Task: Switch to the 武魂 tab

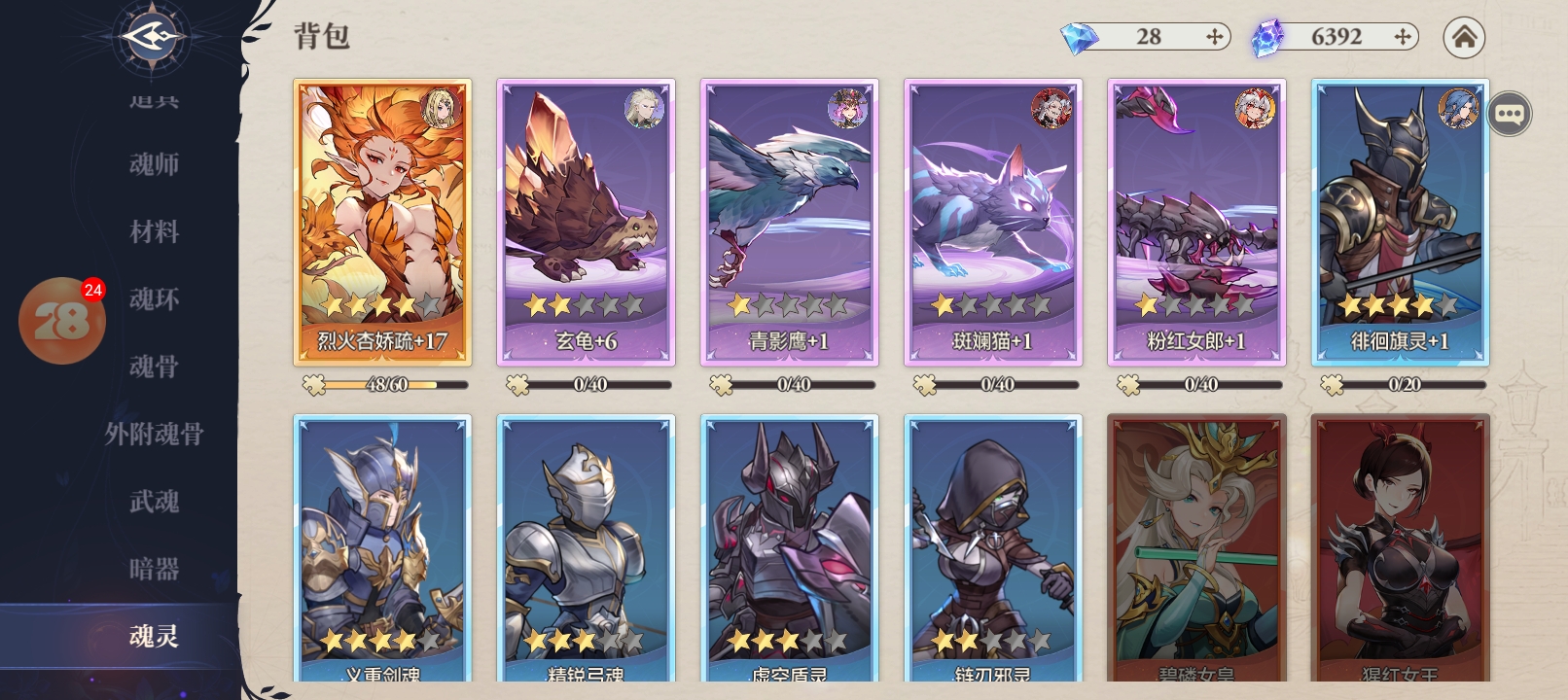Action: coord(154,502)
